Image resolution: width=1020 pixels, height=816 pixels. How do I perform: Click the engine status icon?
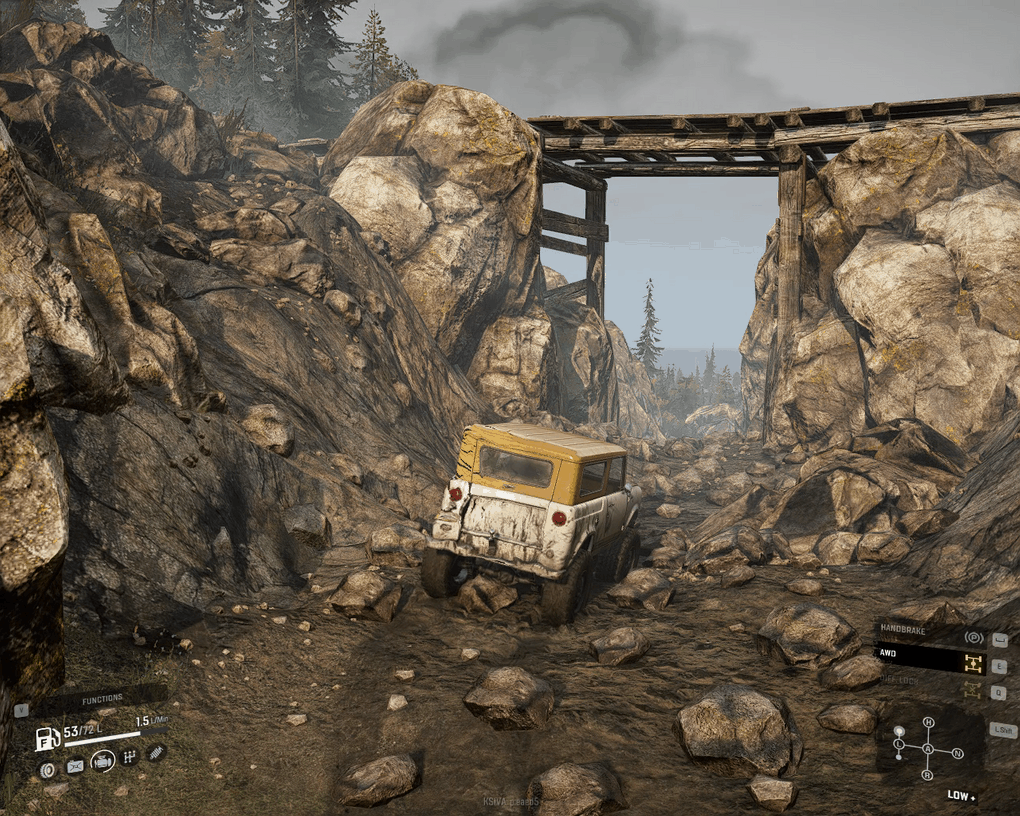coord(102,762)
